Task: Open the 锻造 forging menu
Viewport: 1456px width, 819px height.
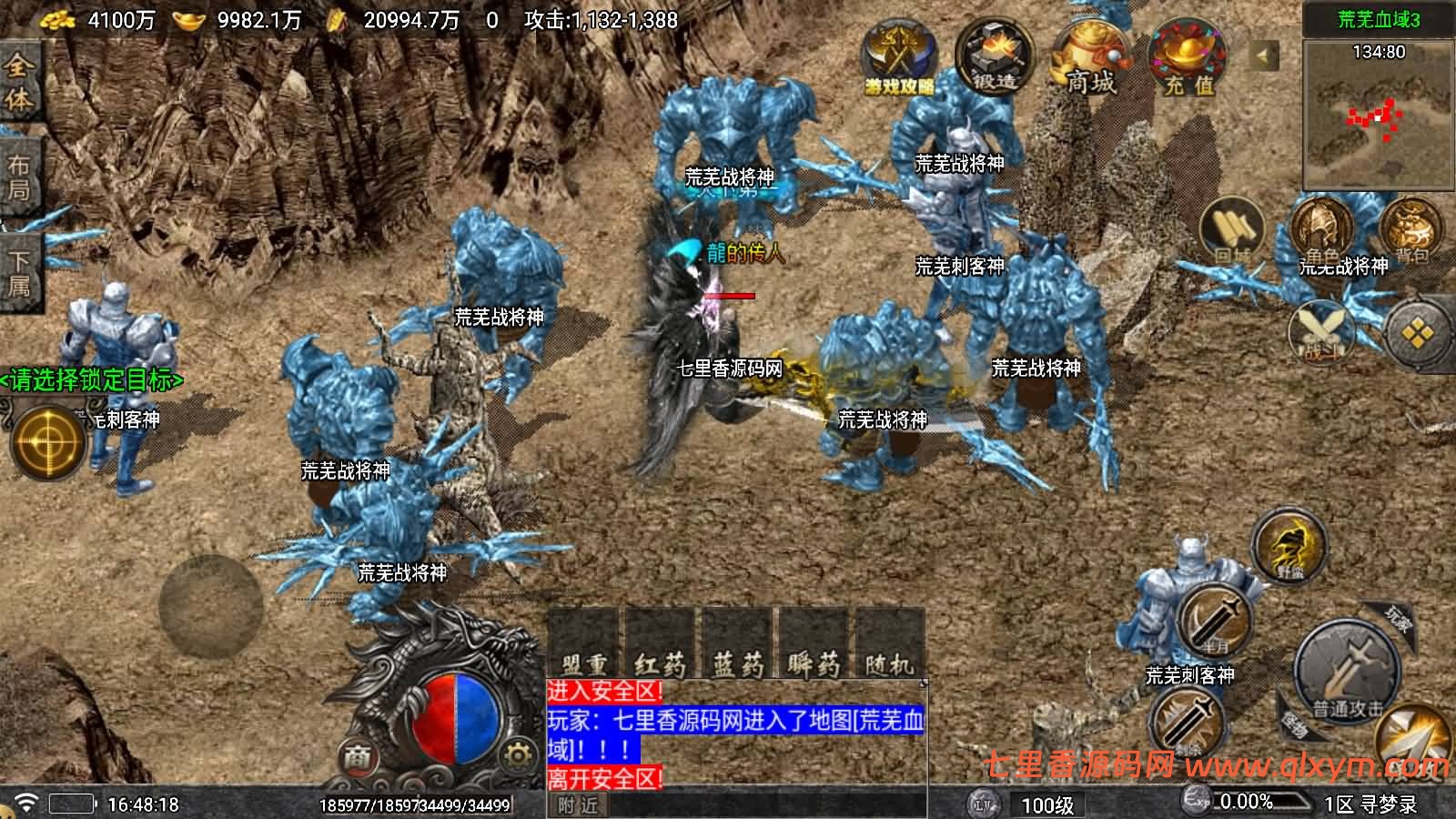Action: (995, 57)
